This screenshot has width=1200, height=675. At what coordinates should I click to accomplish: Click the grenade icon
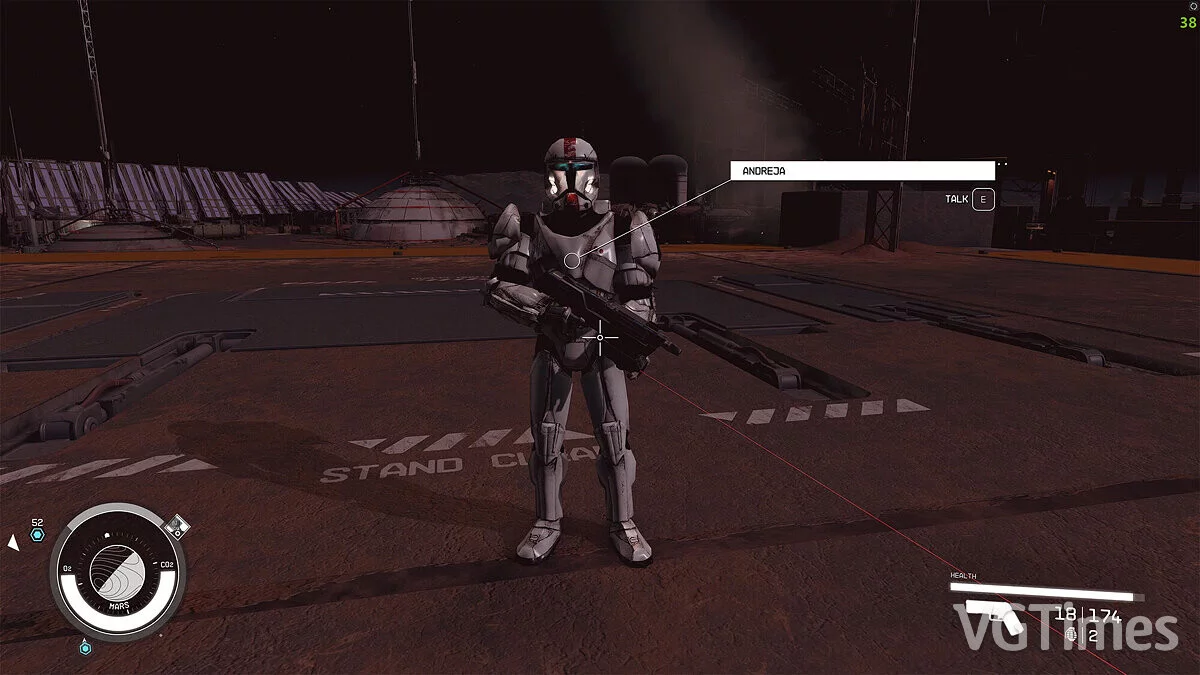[1072, 634]
